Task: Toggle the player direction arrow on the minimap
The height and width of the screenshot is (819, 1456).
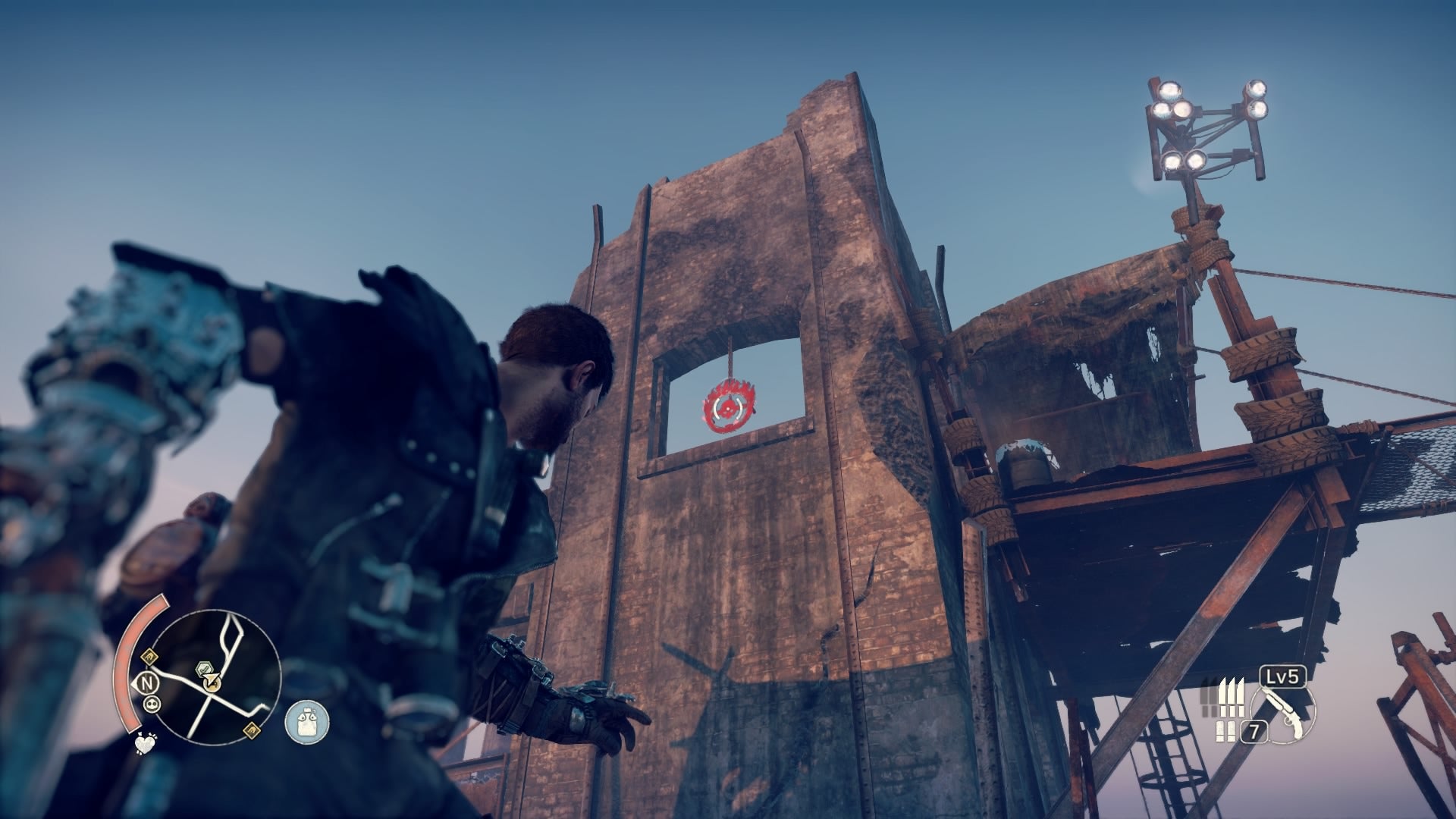Action: pyautogui.click(x=211, y=679)
